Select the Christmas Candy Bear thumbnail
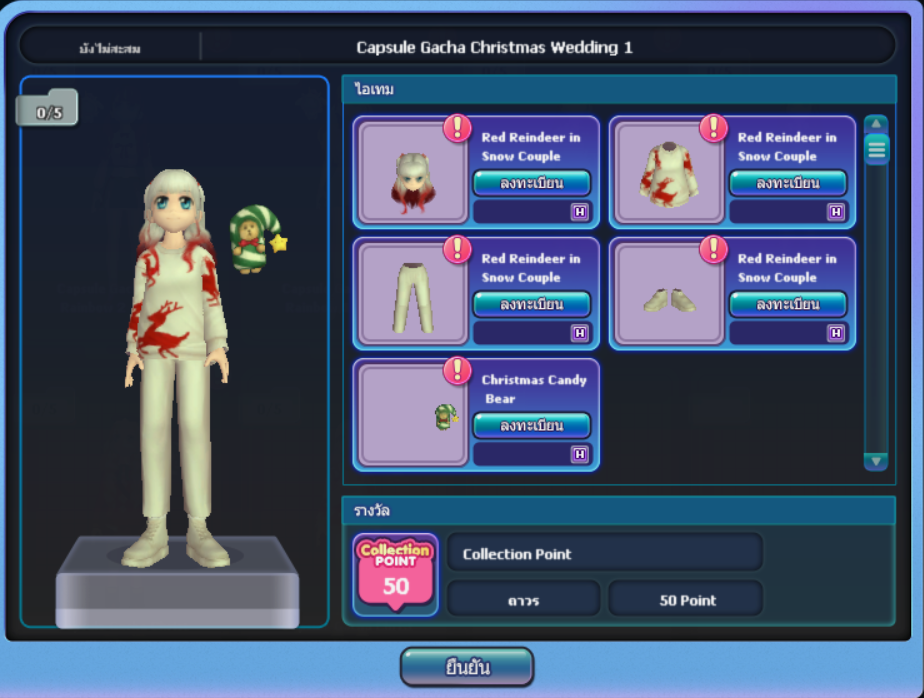The image size is (924, 698). (412, 415)
